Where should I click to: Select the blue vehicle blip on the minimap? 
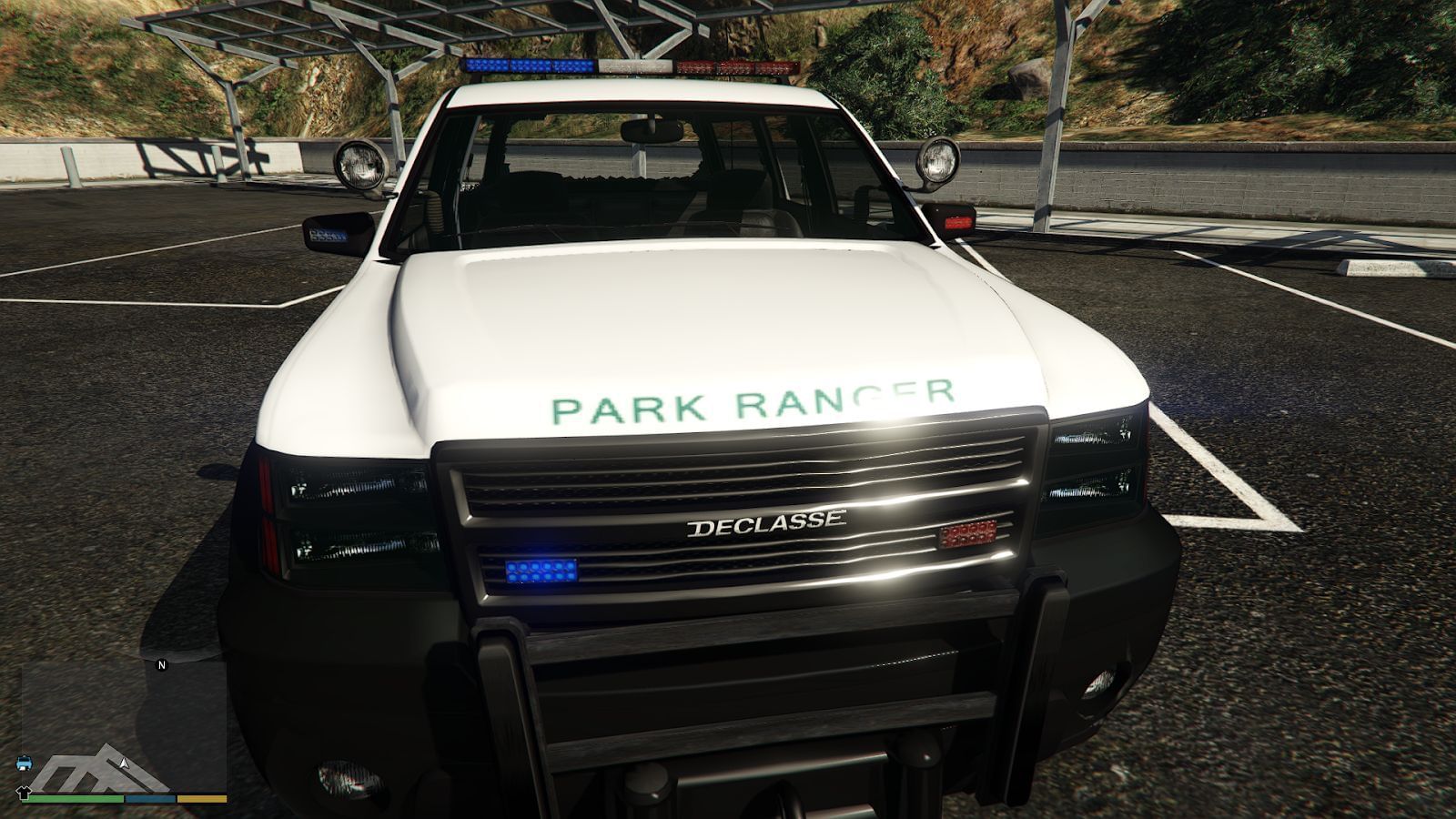tap(25, 763)
